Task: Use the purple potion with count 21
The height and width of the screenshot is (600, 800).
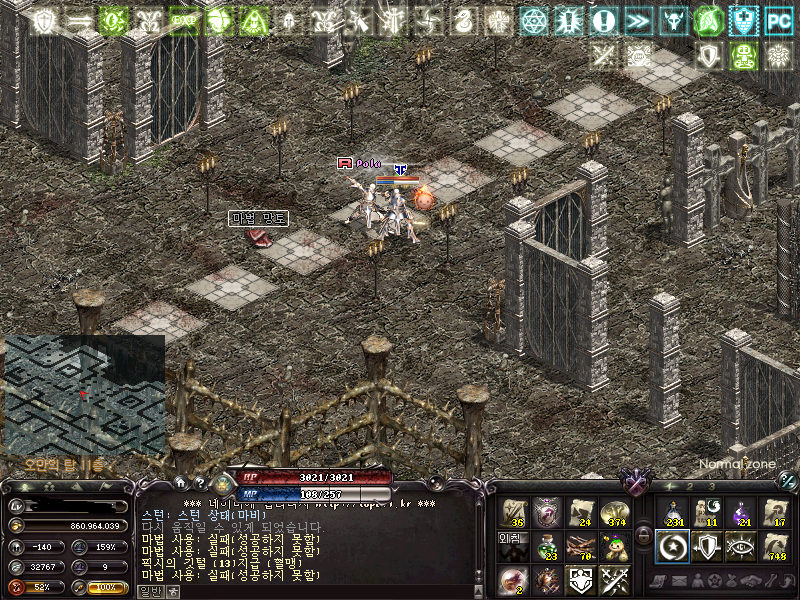Action: pos(741,512)
